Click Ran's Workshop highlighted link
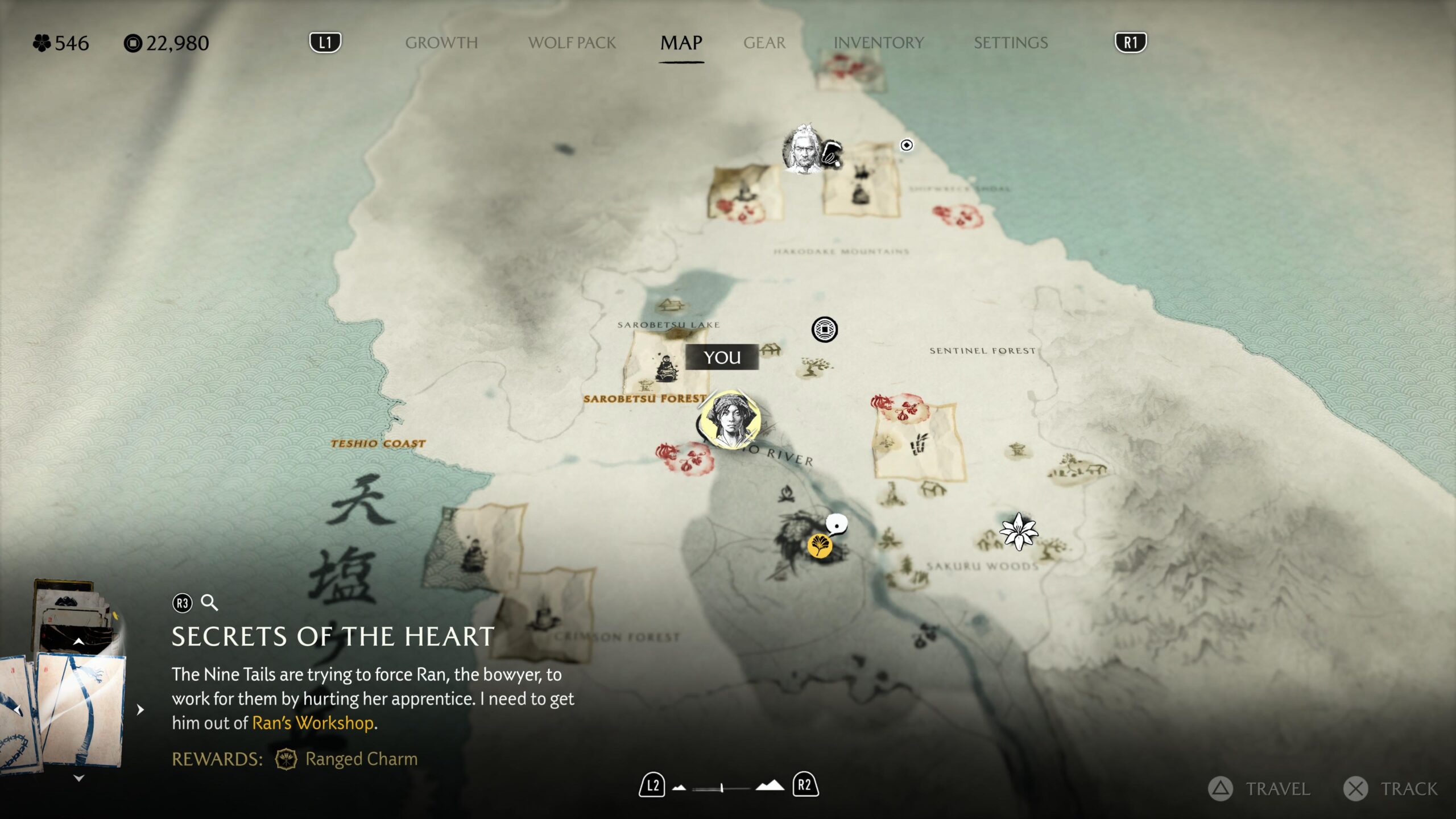The image size is (1456, 819). pyautogui.click(x=313, y=723)
